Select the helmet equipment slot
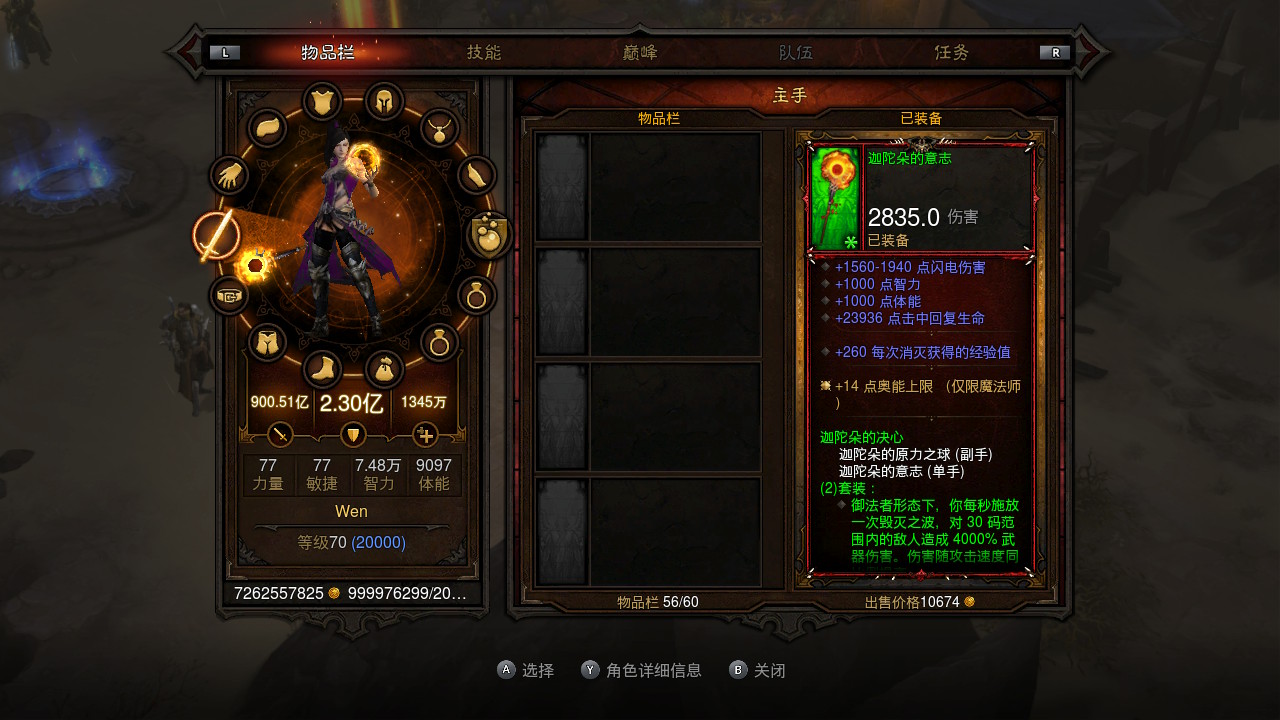The image size is (1280, 720). coord(384,101)
